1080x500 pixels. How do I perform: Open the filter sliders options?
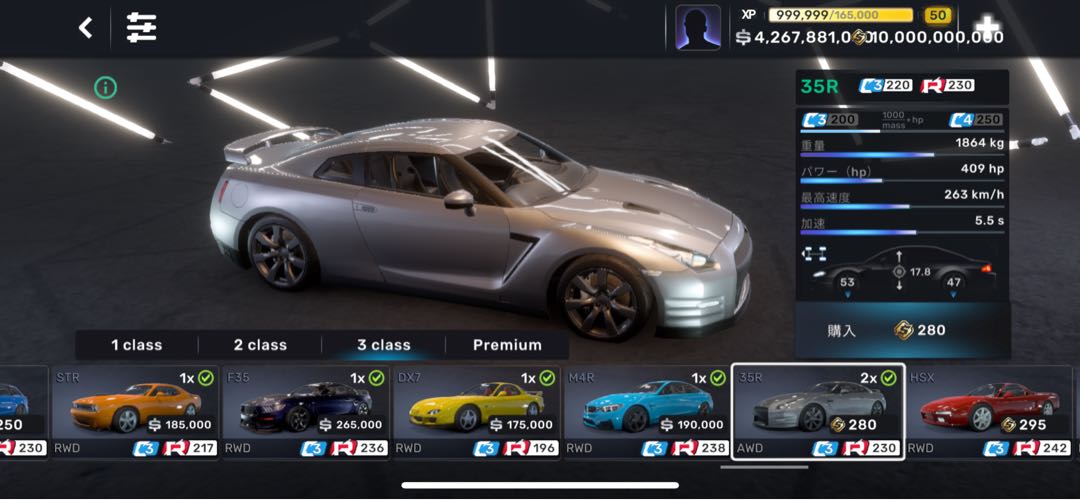tap(141, 28)
